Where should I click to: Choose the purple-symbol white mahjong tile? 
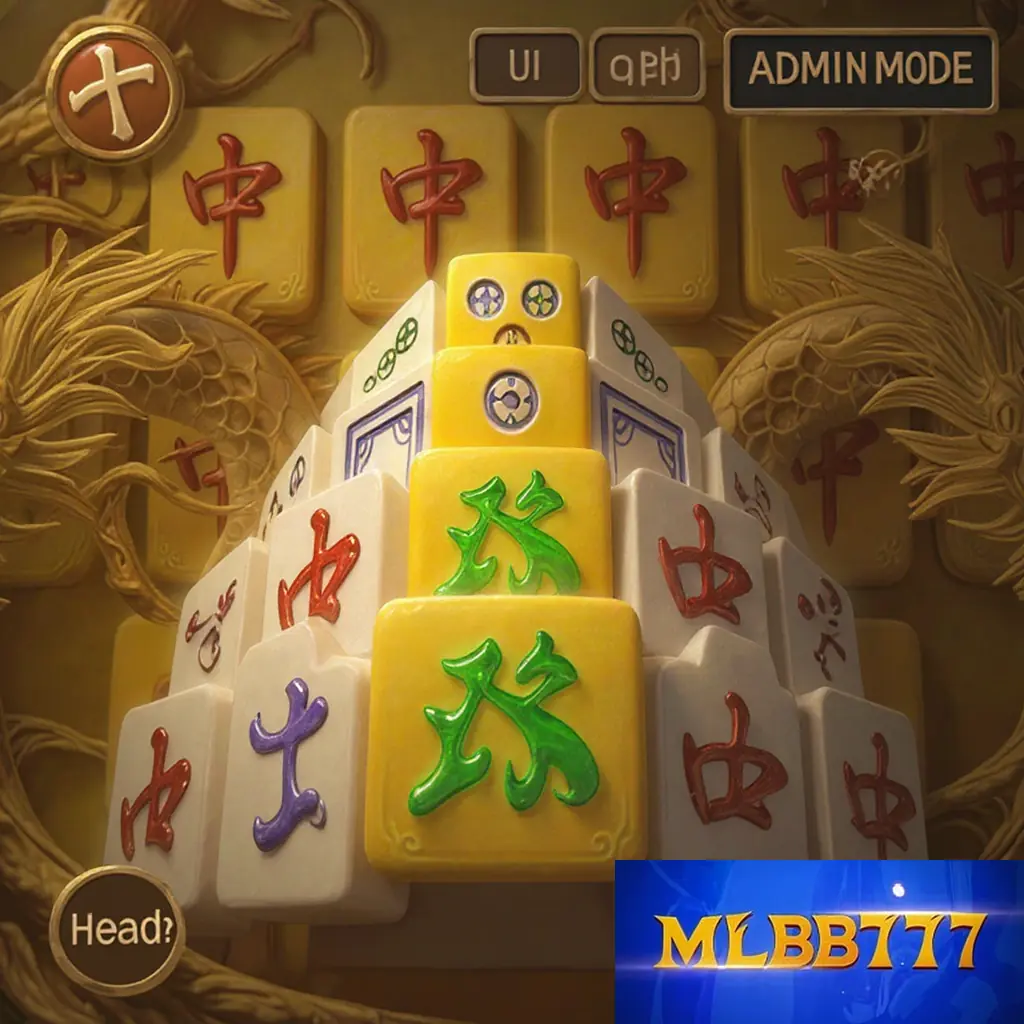pos(288,770)
